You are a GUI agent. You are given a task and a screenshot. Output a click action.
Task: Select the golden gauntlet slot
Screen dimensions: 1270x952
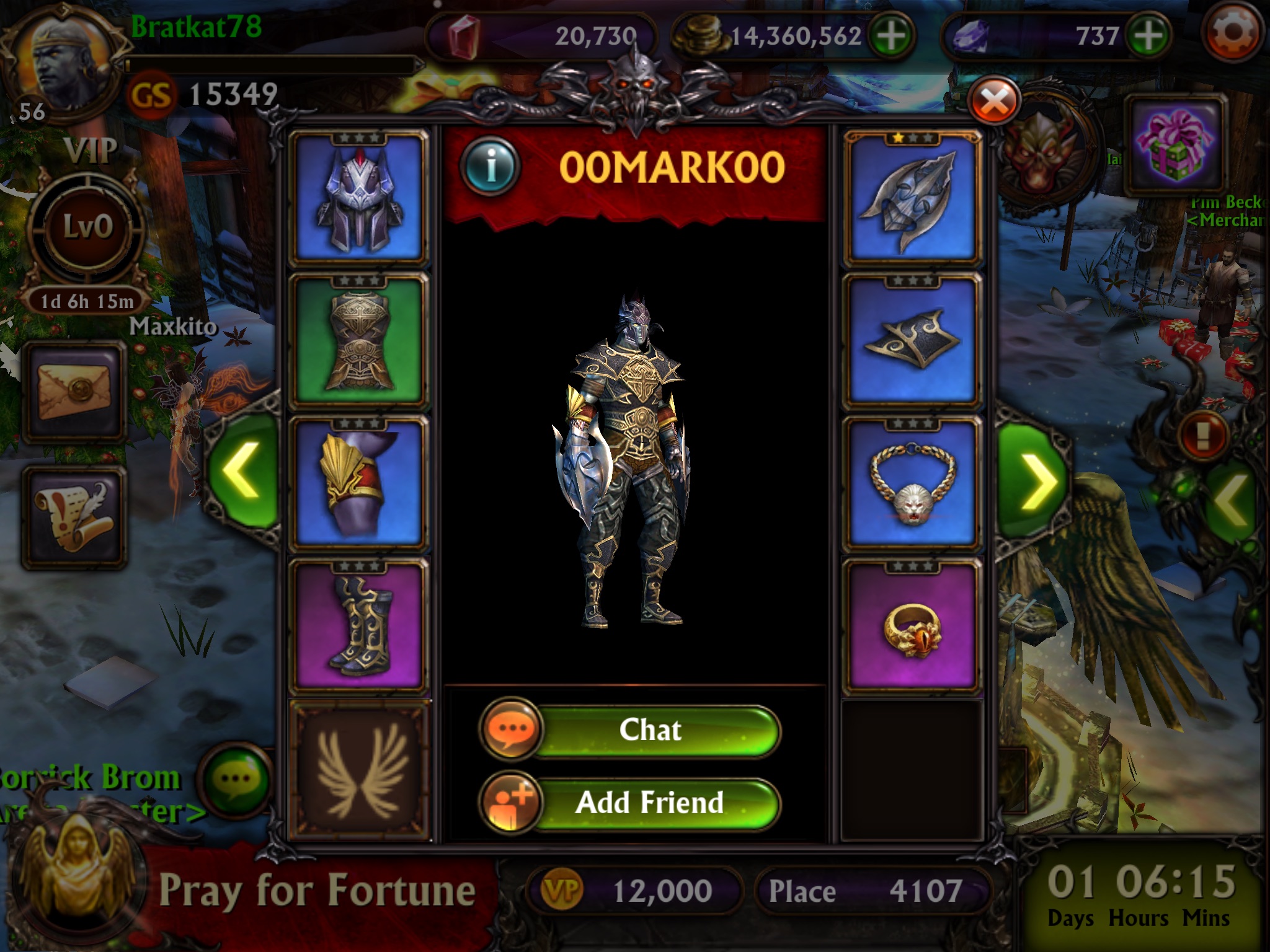pos(359,482)
